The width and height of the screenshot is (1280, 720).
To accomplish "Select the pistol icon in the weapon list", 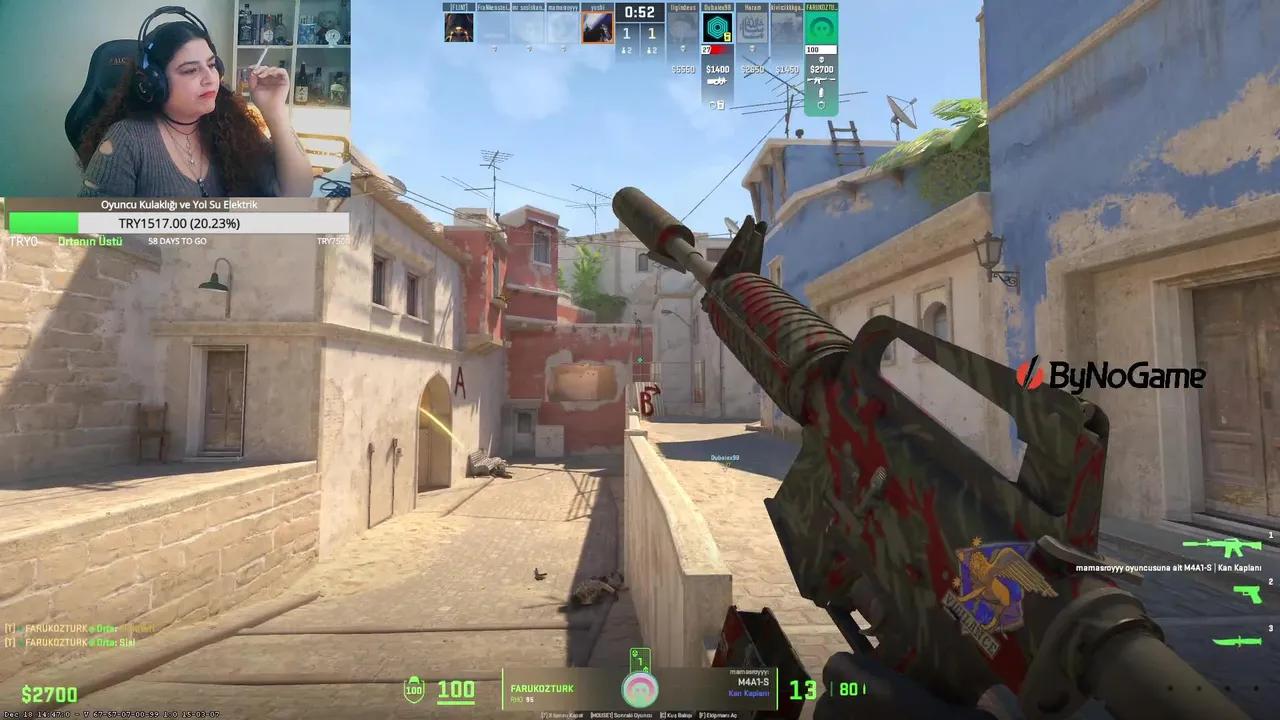I will 1247,595.
